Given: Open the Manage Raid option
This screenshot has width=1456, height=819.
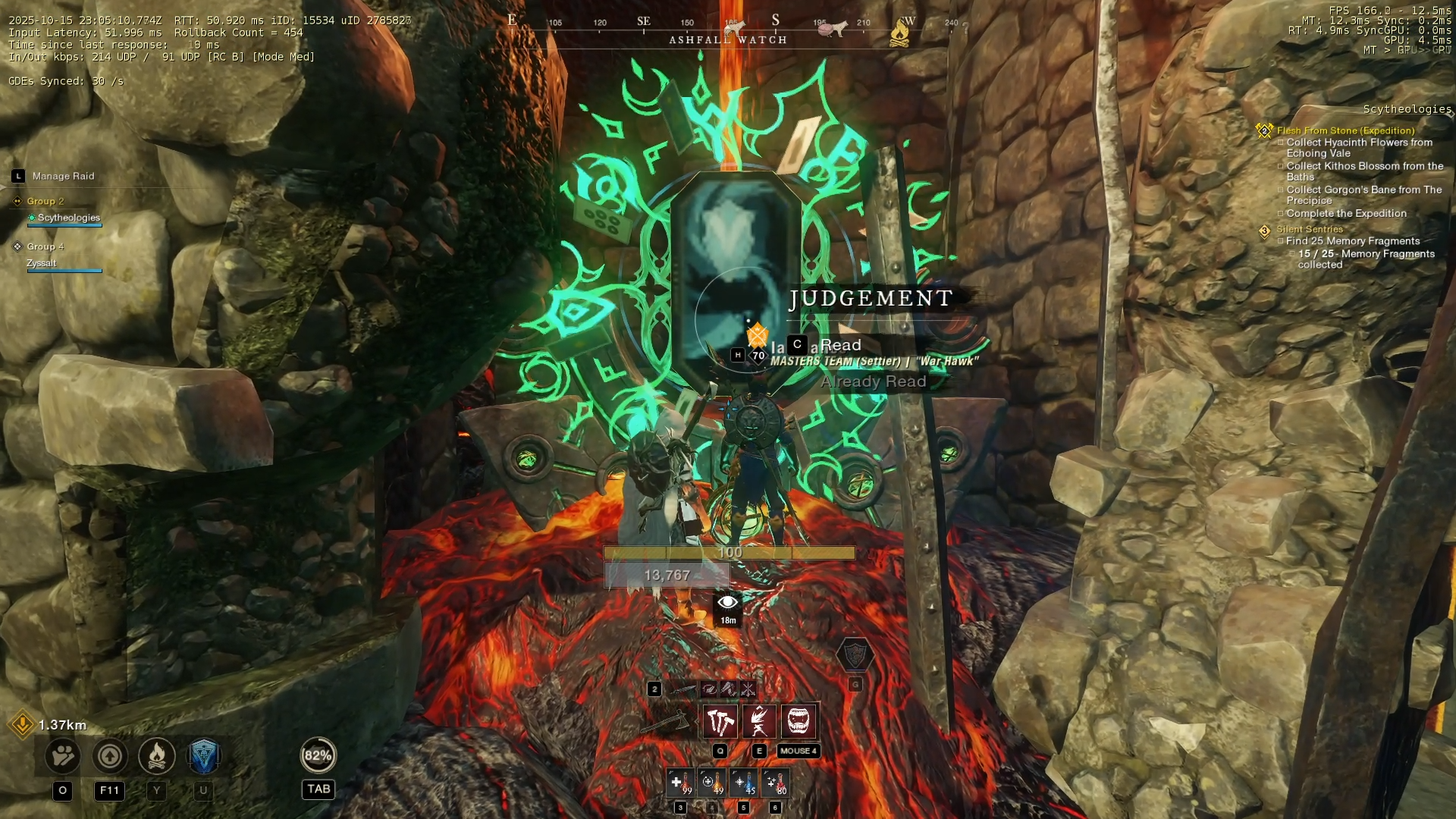Looking at the screenshot, I should [63, 176].
